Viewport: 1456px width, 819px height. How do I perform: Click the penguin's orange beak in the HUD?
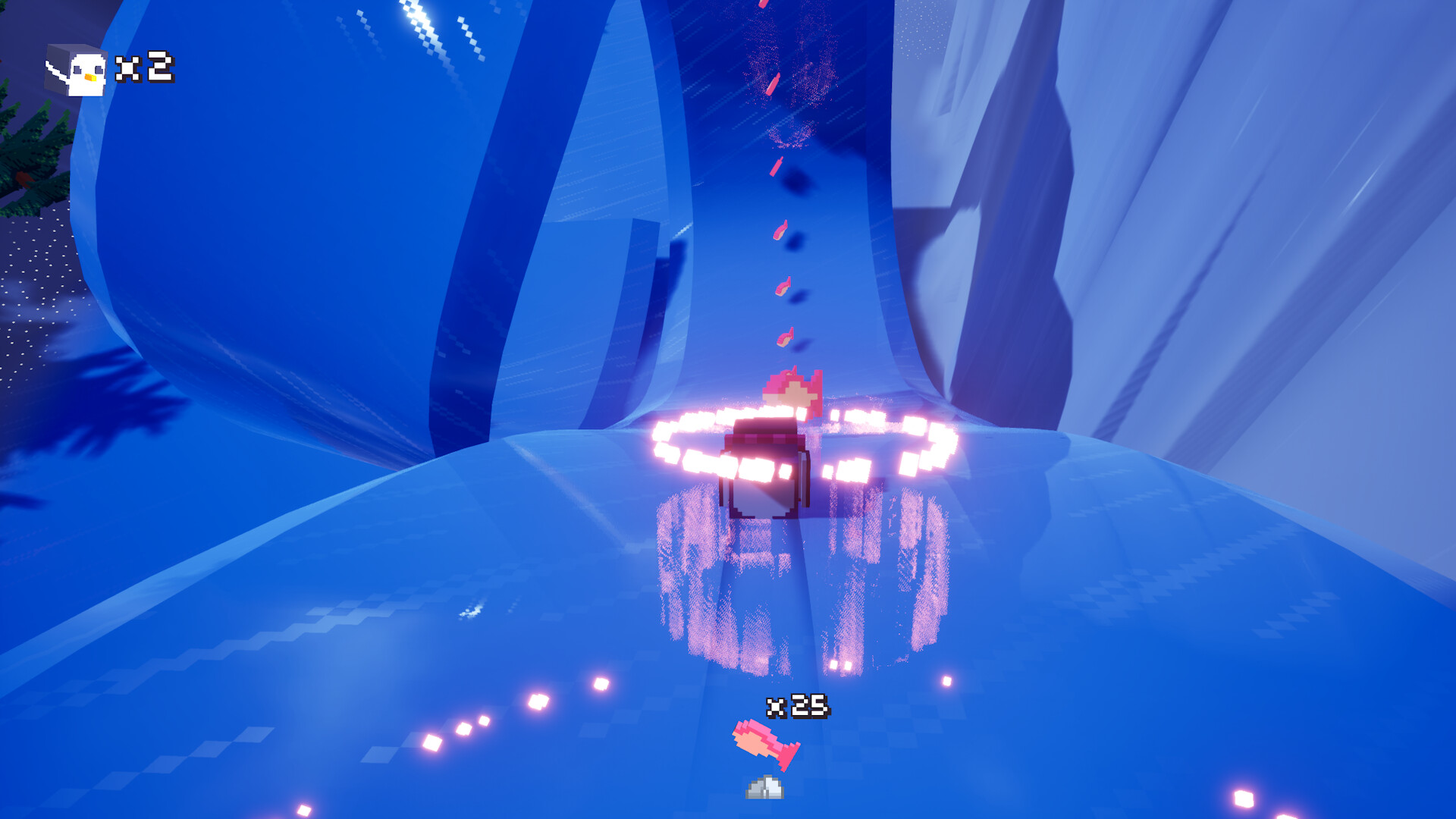[x=92, y=77]
